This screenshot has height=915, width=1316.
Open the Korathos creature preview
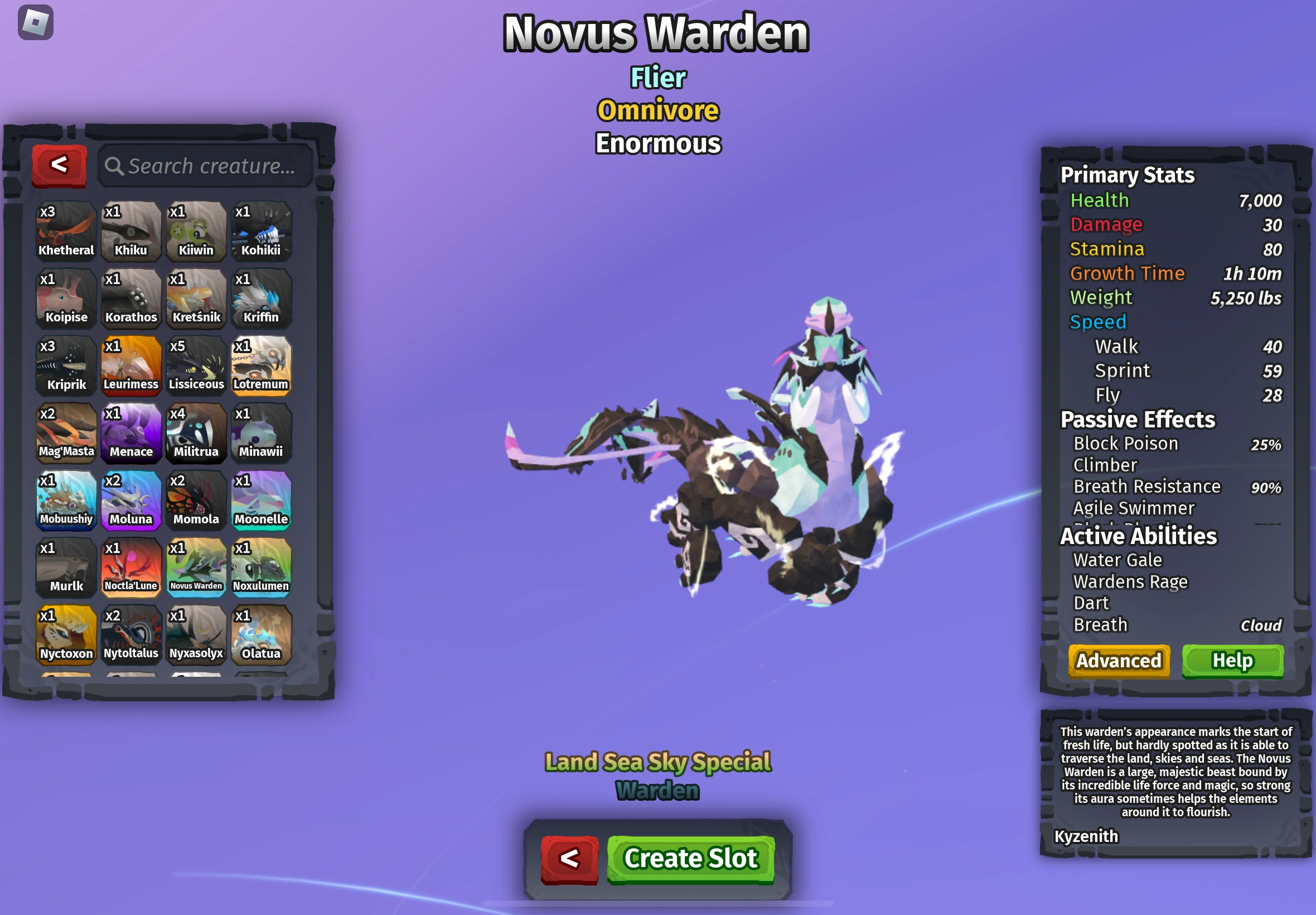(130, 297)
